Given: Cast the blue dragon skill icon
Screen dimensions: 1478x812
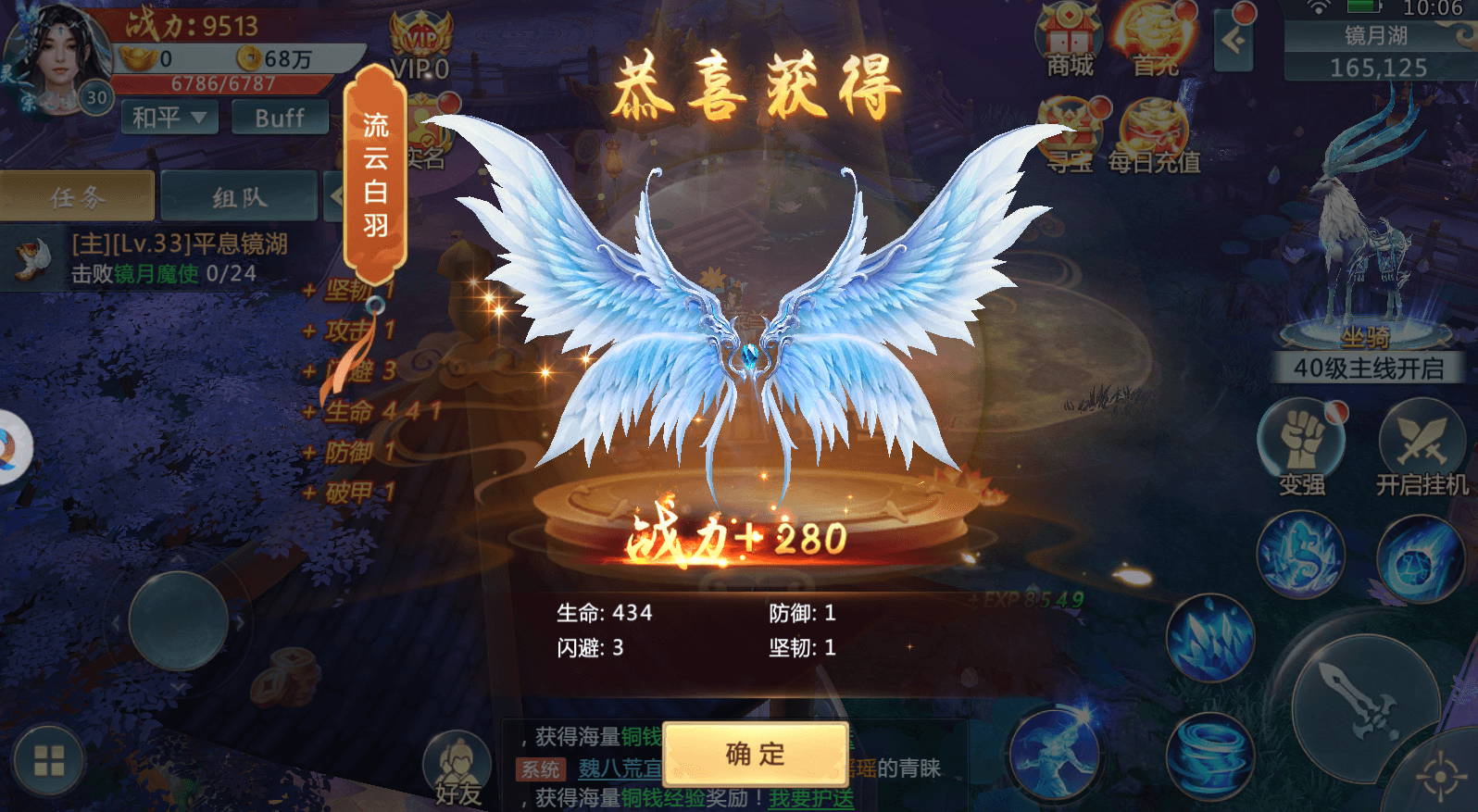Looking at the screenshot, I should coord(1301,554).
